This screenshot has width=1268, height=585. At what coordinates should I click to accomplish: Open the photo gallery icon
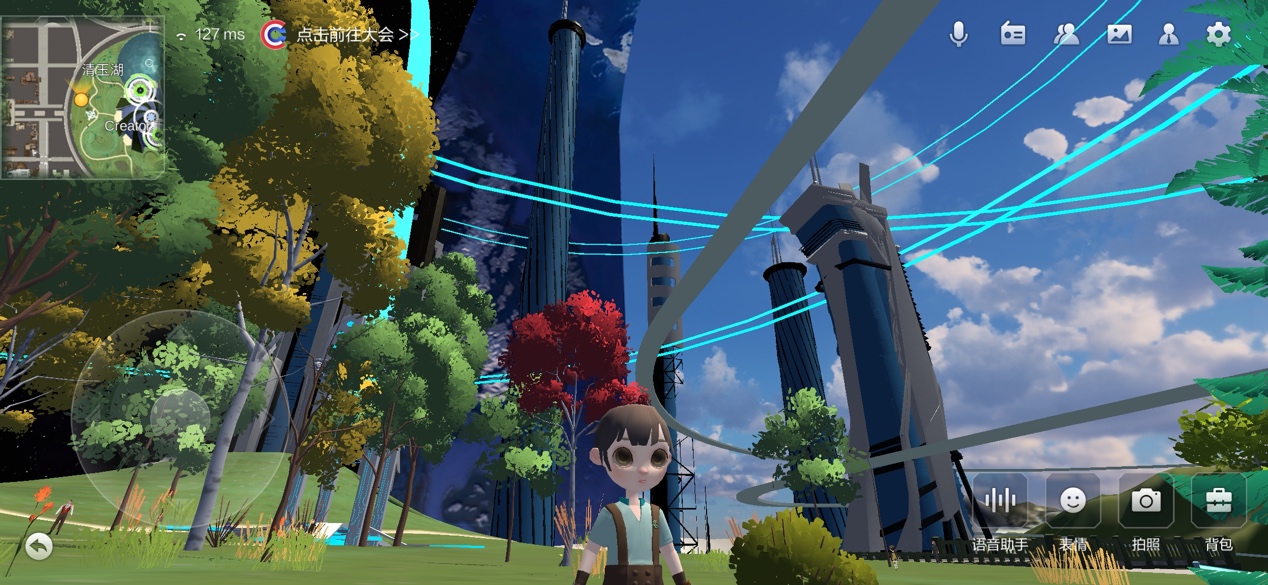pos(1119,34)
